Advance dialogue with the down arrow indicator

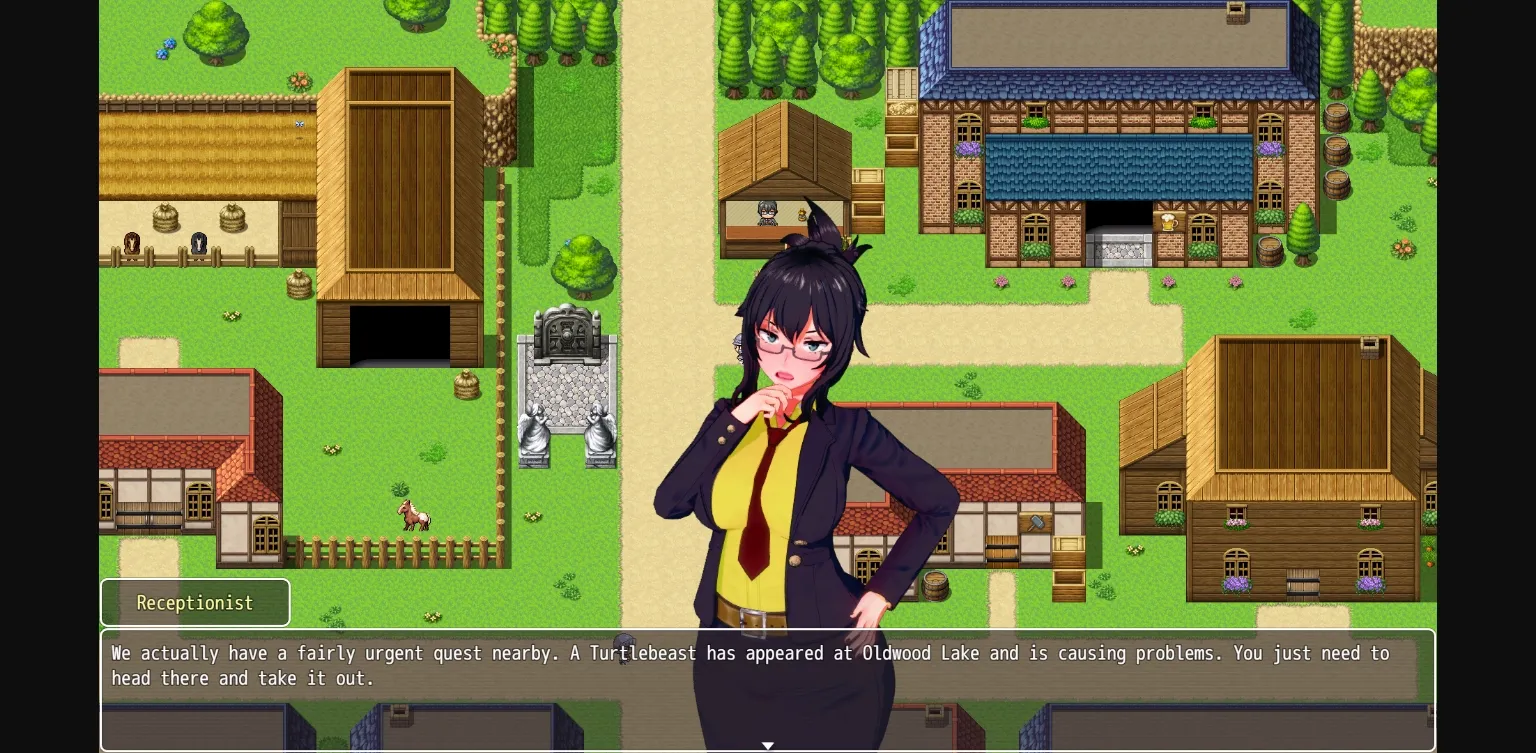(768, 746)
